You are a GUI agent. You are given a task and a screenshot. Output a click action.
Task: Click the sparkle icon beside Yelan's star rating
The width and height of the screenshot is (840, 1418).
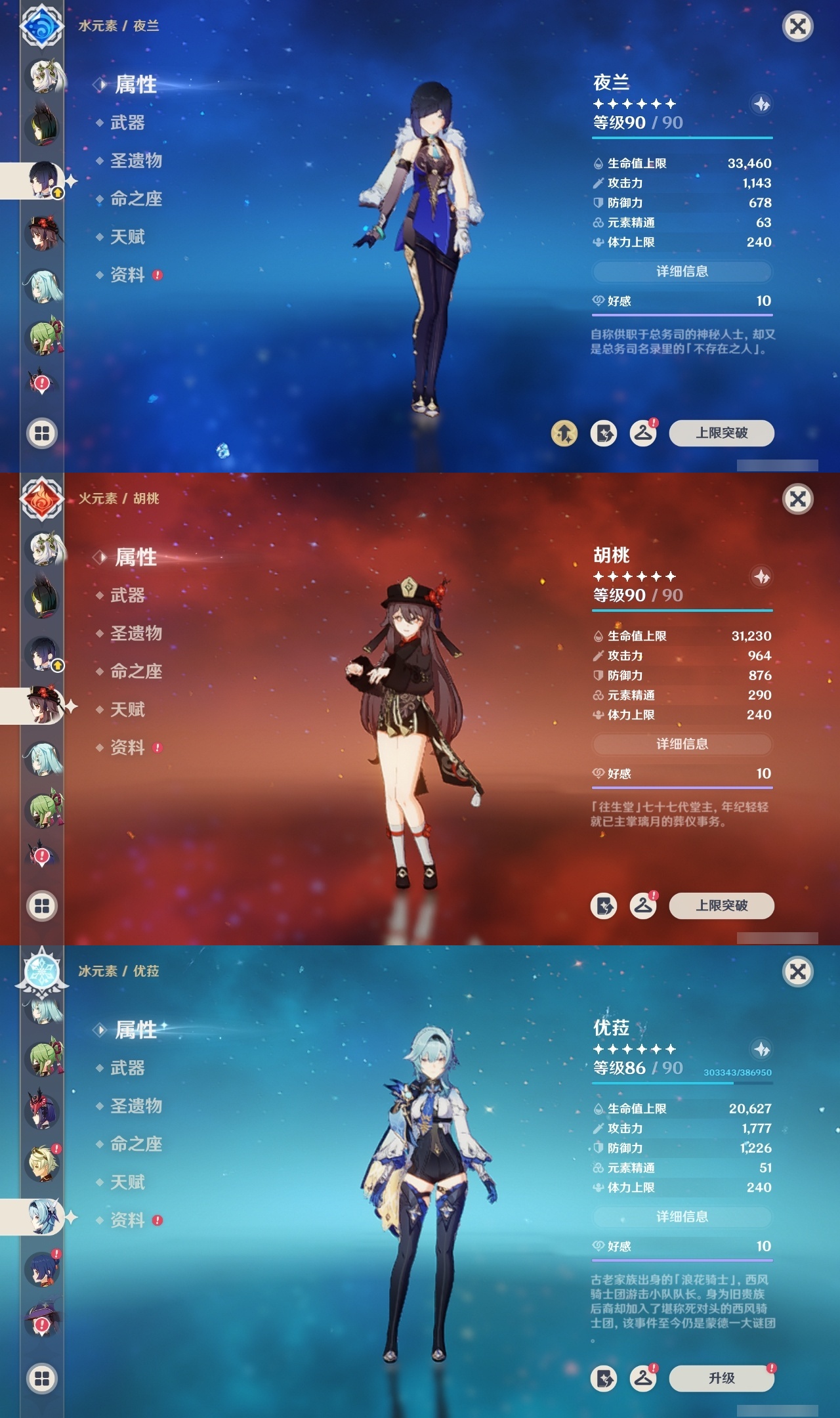click(761, 103)
